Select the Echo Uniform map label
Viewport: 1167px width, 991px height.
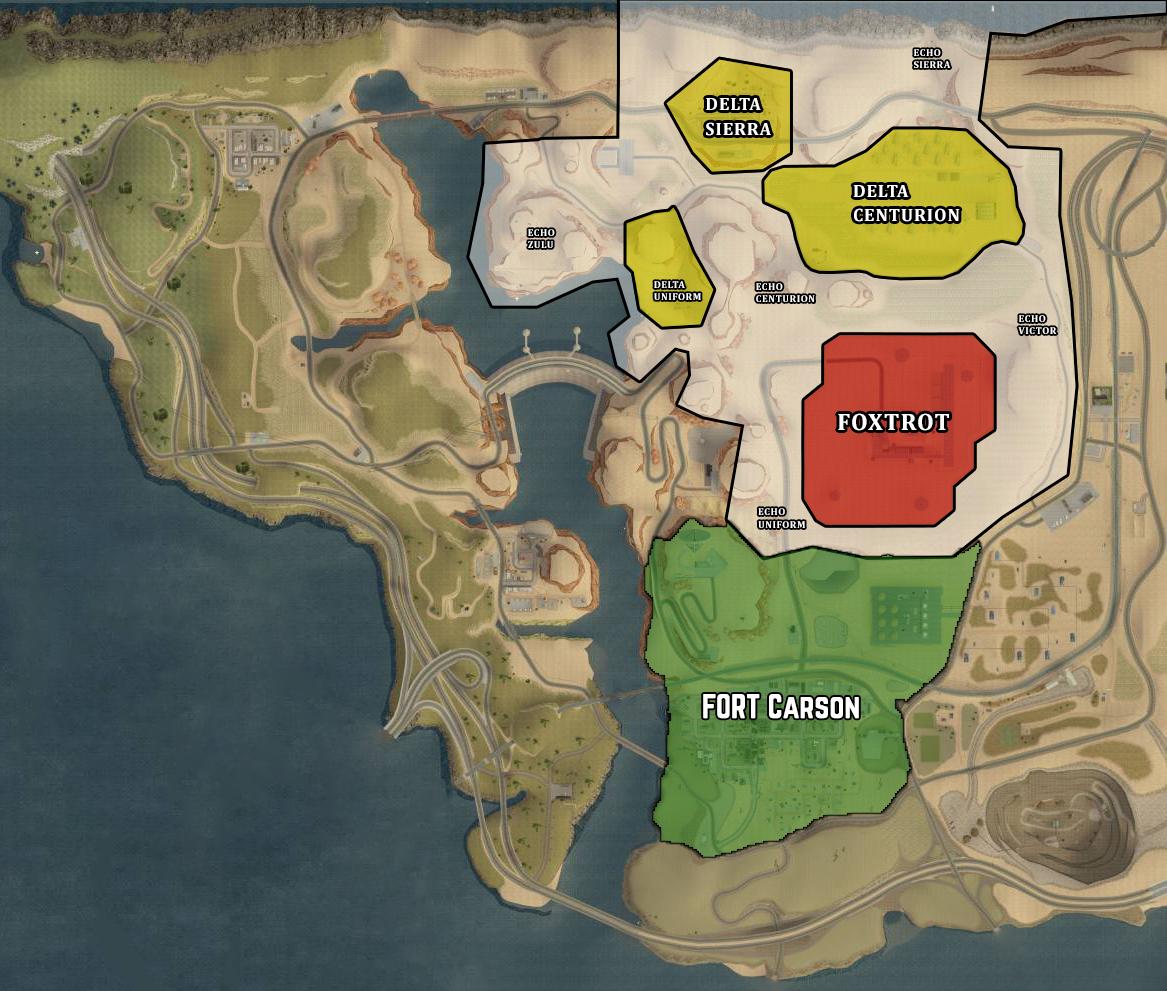click(x=781, y=518)
